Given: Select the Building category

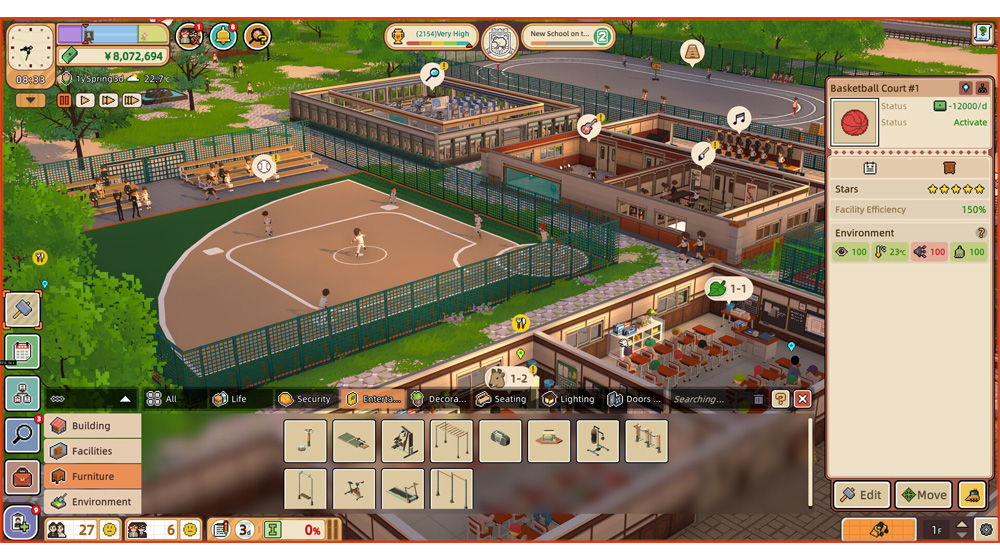Looking at the screenshot, I should click(x=91, y=425).
